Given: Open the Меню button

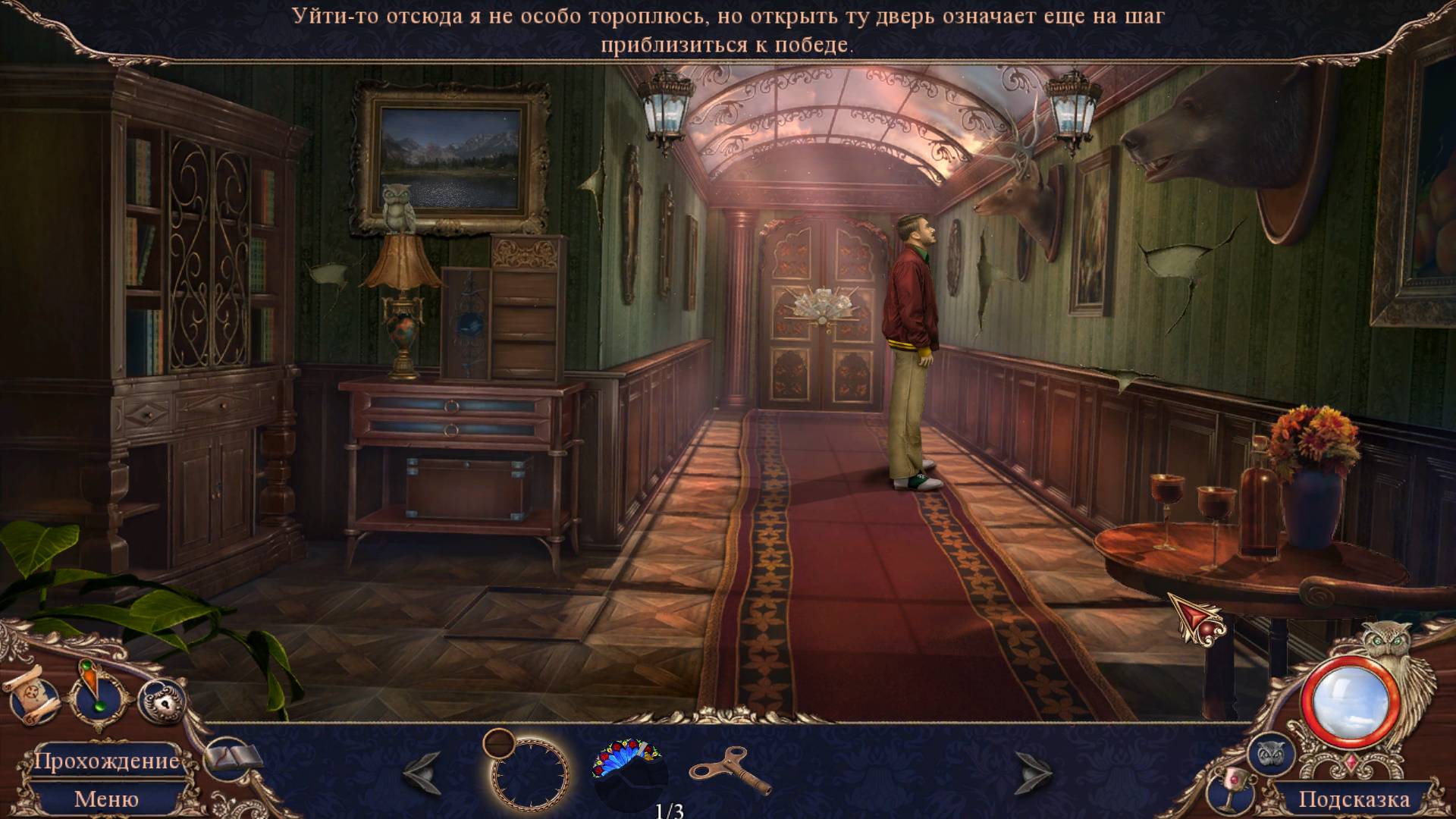Looking at the screenshot, I should [x=106, y=799].
